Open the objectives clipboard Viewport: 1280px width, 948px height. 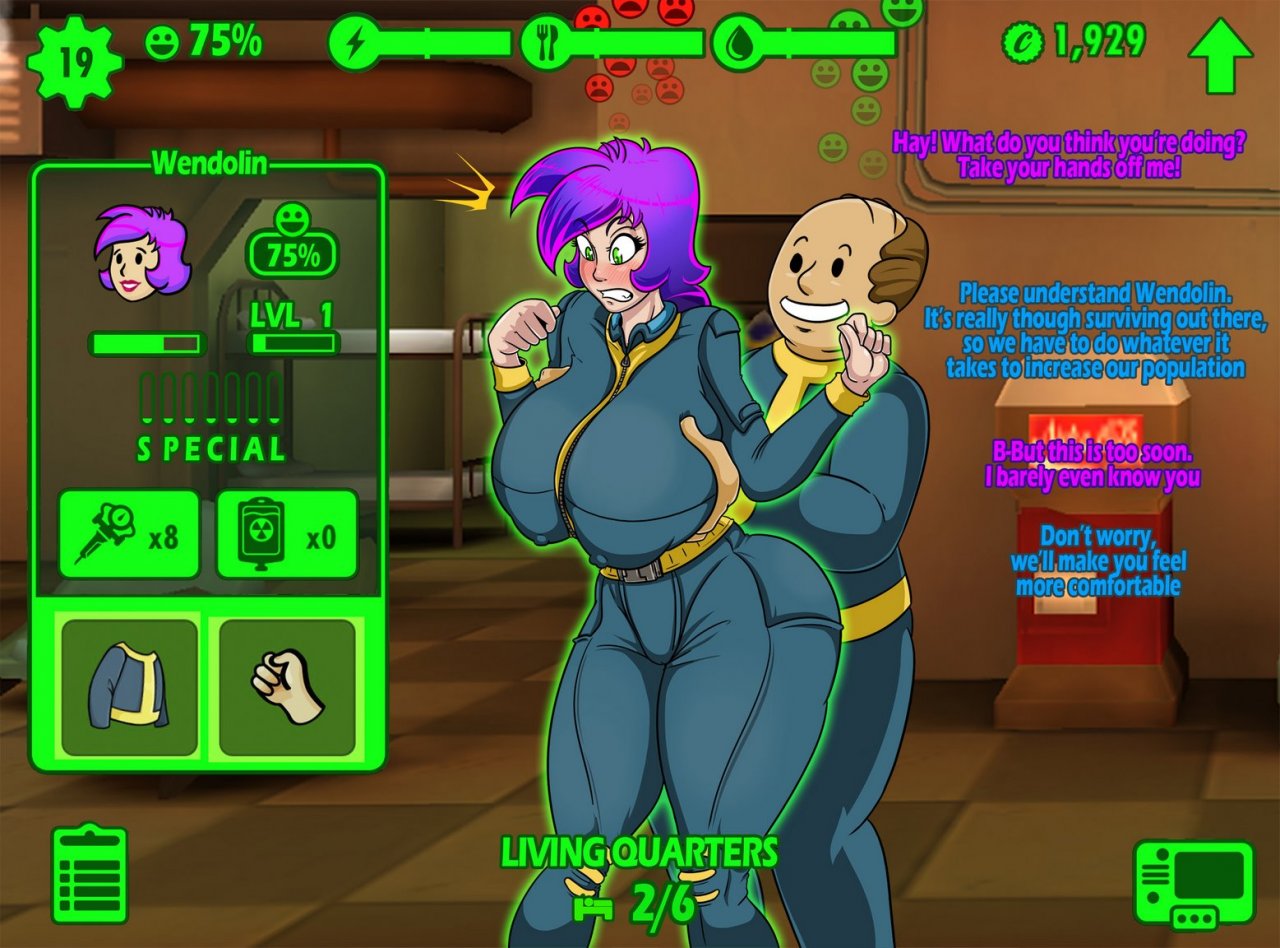pyautogui.click(x=89, y=873)
